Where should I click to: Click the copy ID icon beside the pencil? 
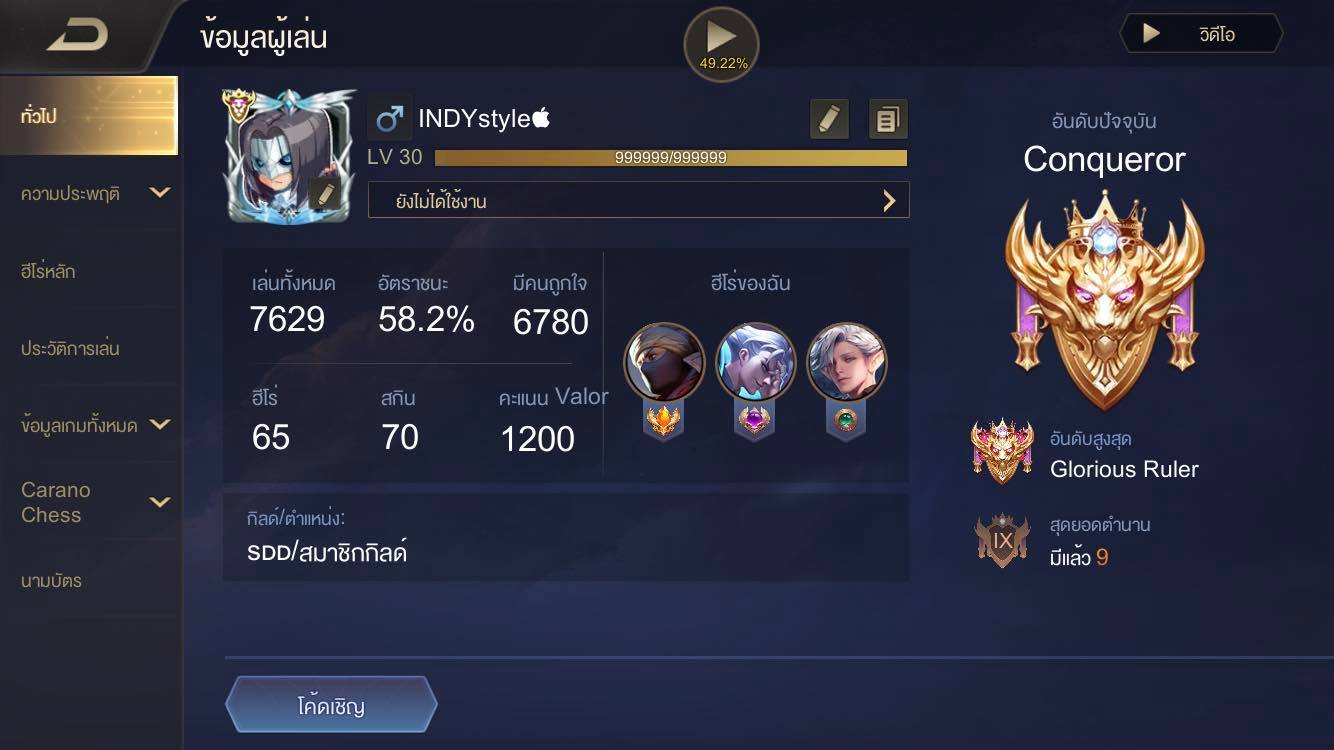886,117
